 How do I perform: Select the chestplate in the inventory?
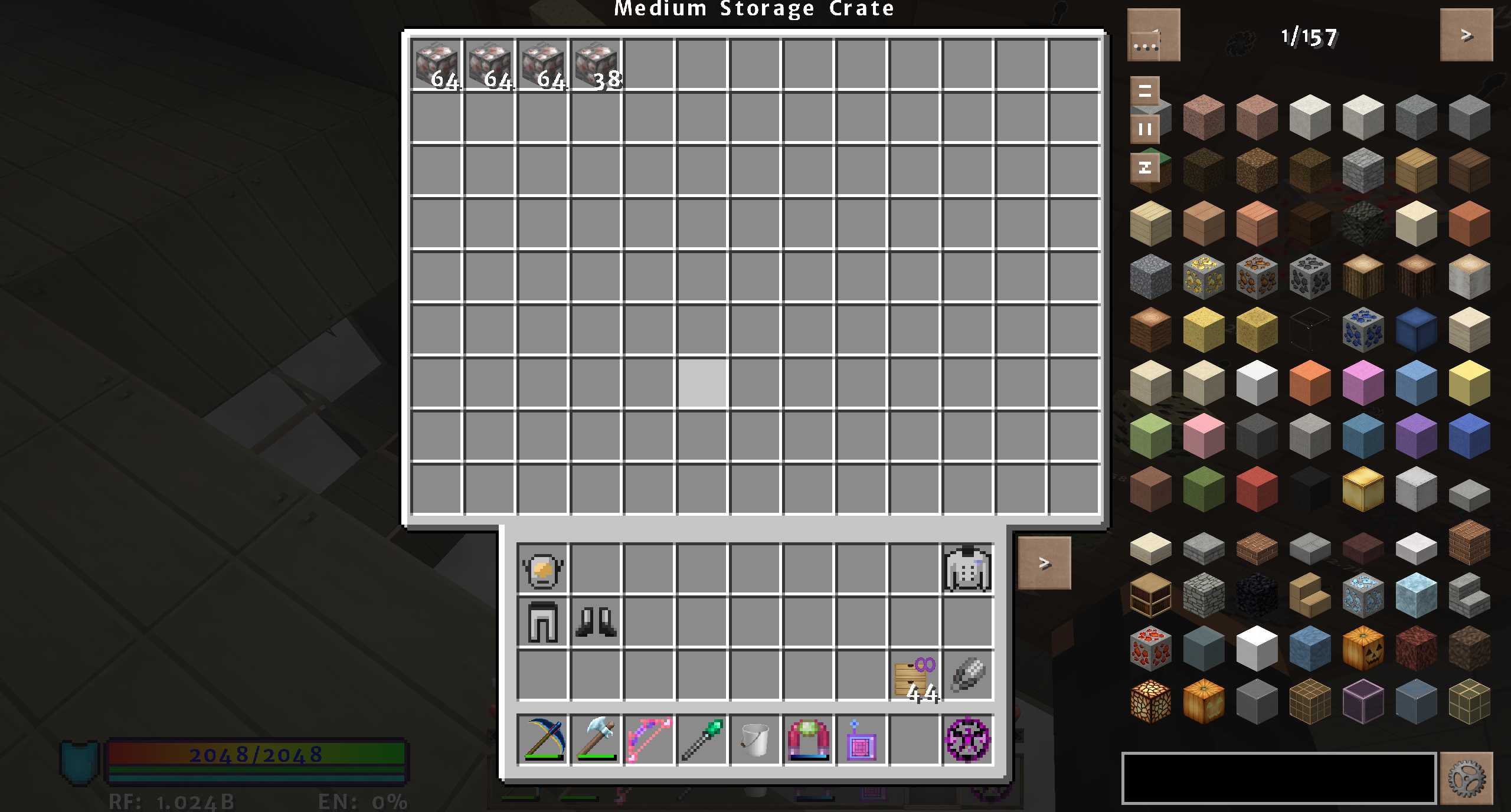point(967,569)
